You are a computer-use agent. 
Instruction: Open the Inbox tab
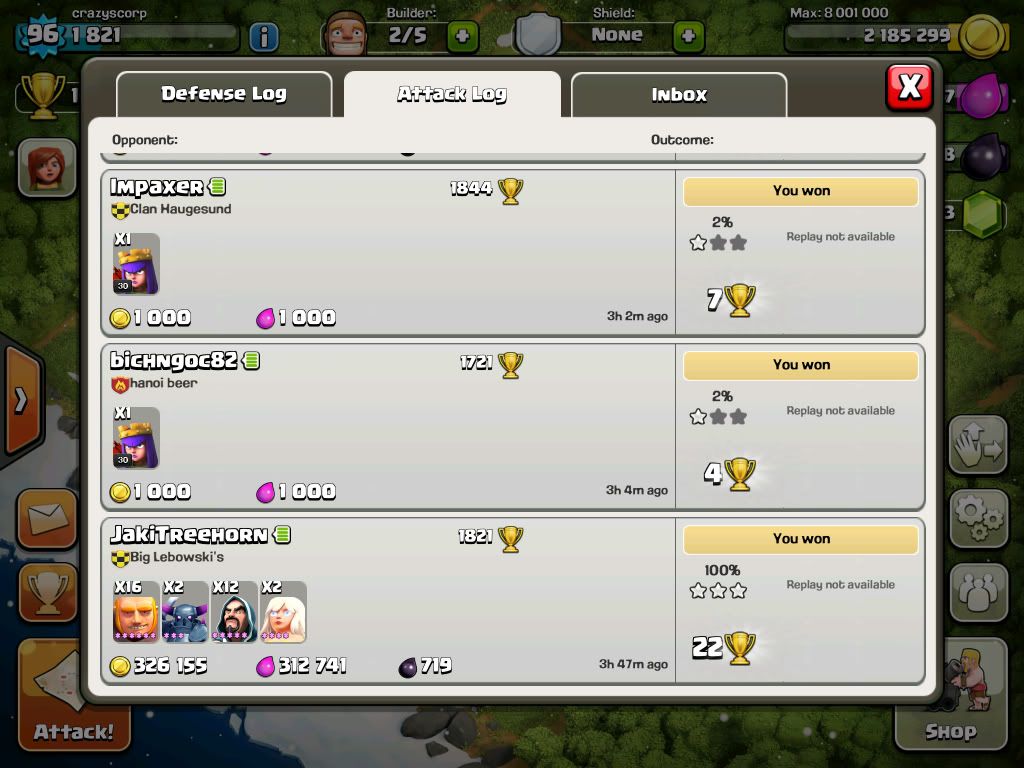tap(679, 94)
